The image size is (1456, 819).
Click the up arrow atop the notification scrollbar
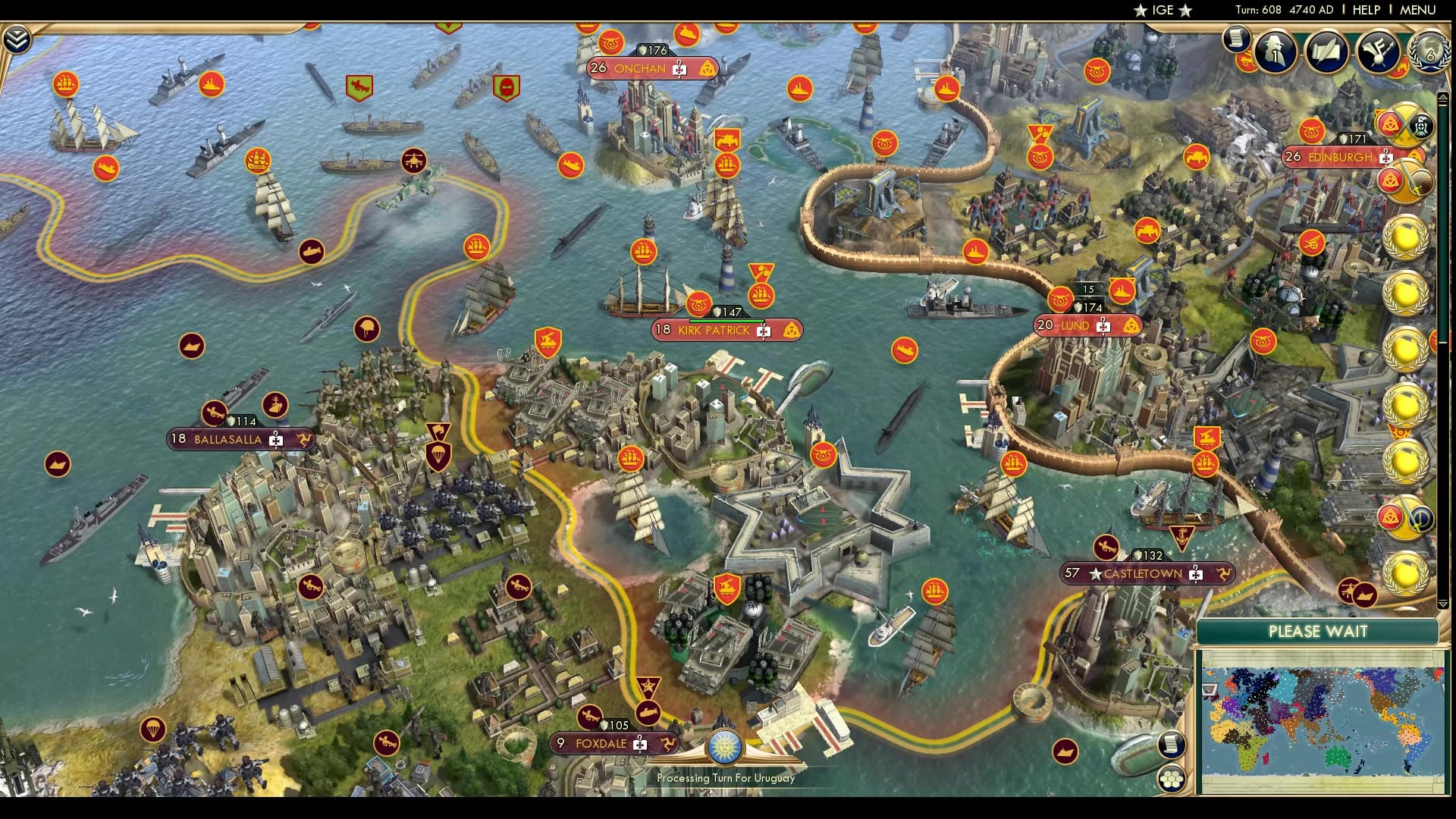[1443, 97]
